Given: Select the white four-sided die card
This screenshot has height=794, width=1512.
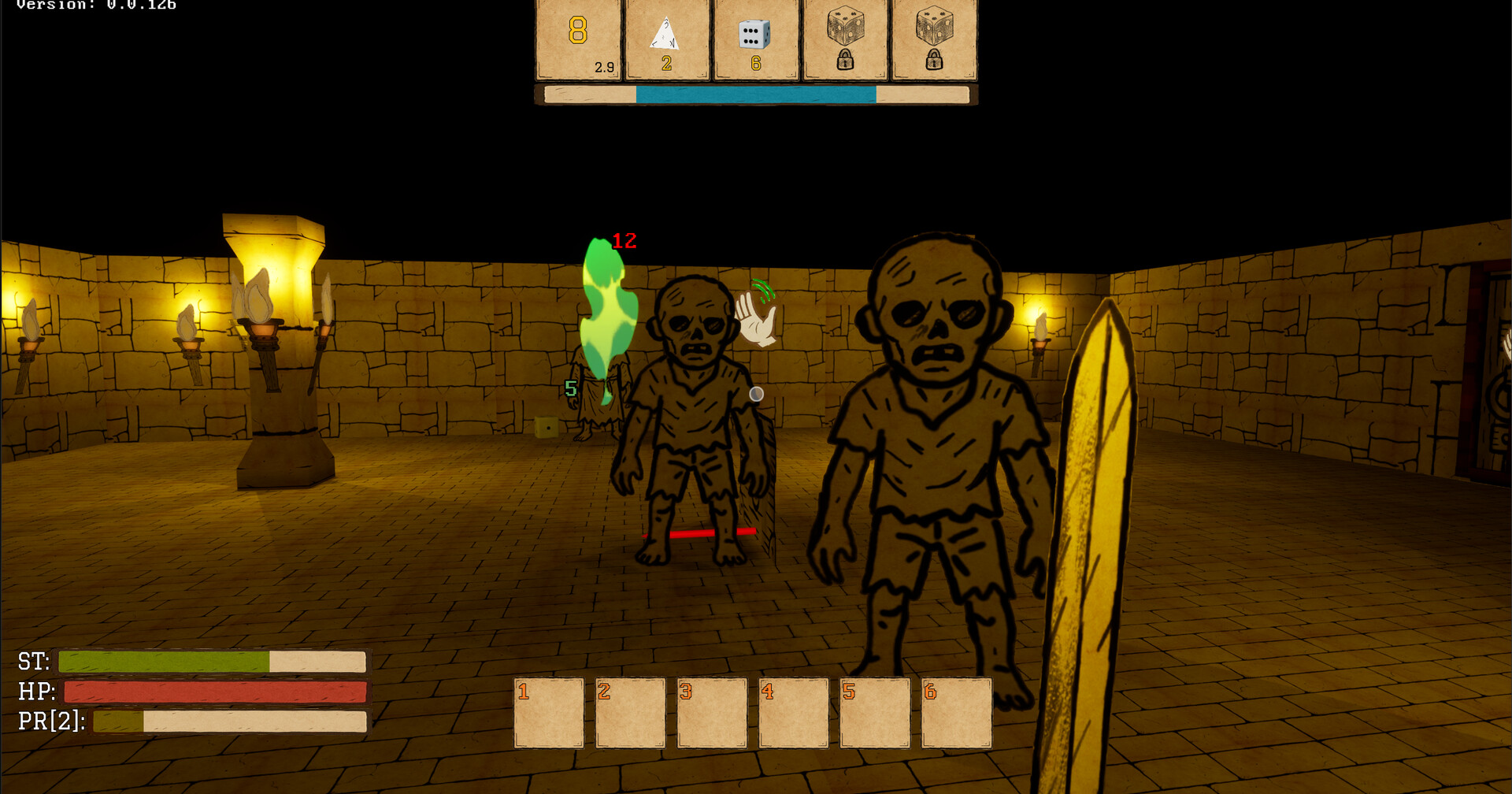Looking at the screenshot, I should pyautogui.click(x=666, y=39).
